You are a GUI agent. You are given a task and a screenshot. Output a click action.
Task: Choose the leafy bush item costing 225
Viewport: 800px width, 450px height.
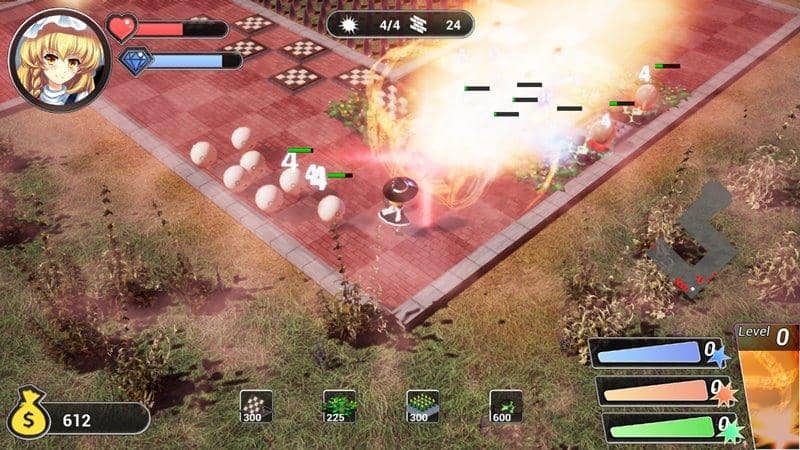339,405
